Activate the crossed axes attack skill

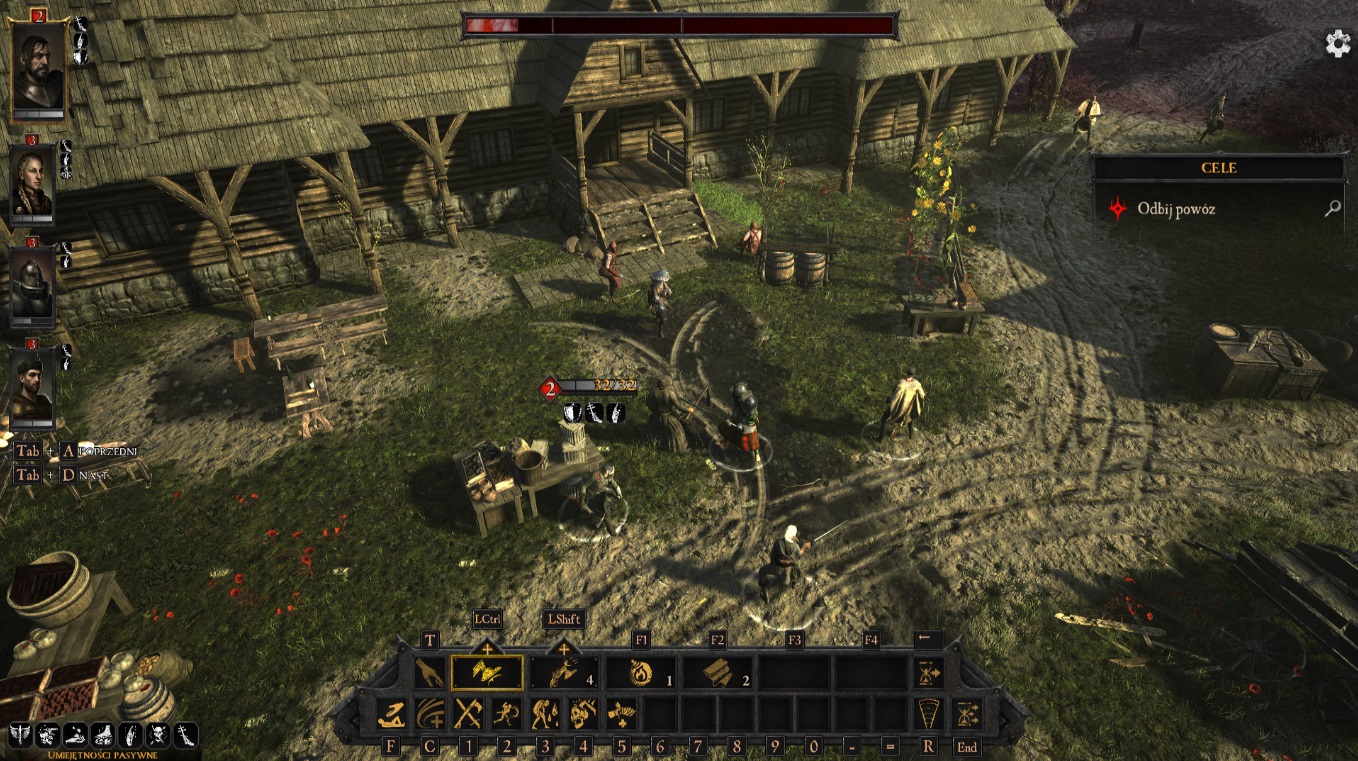click(x=468, y=714)
